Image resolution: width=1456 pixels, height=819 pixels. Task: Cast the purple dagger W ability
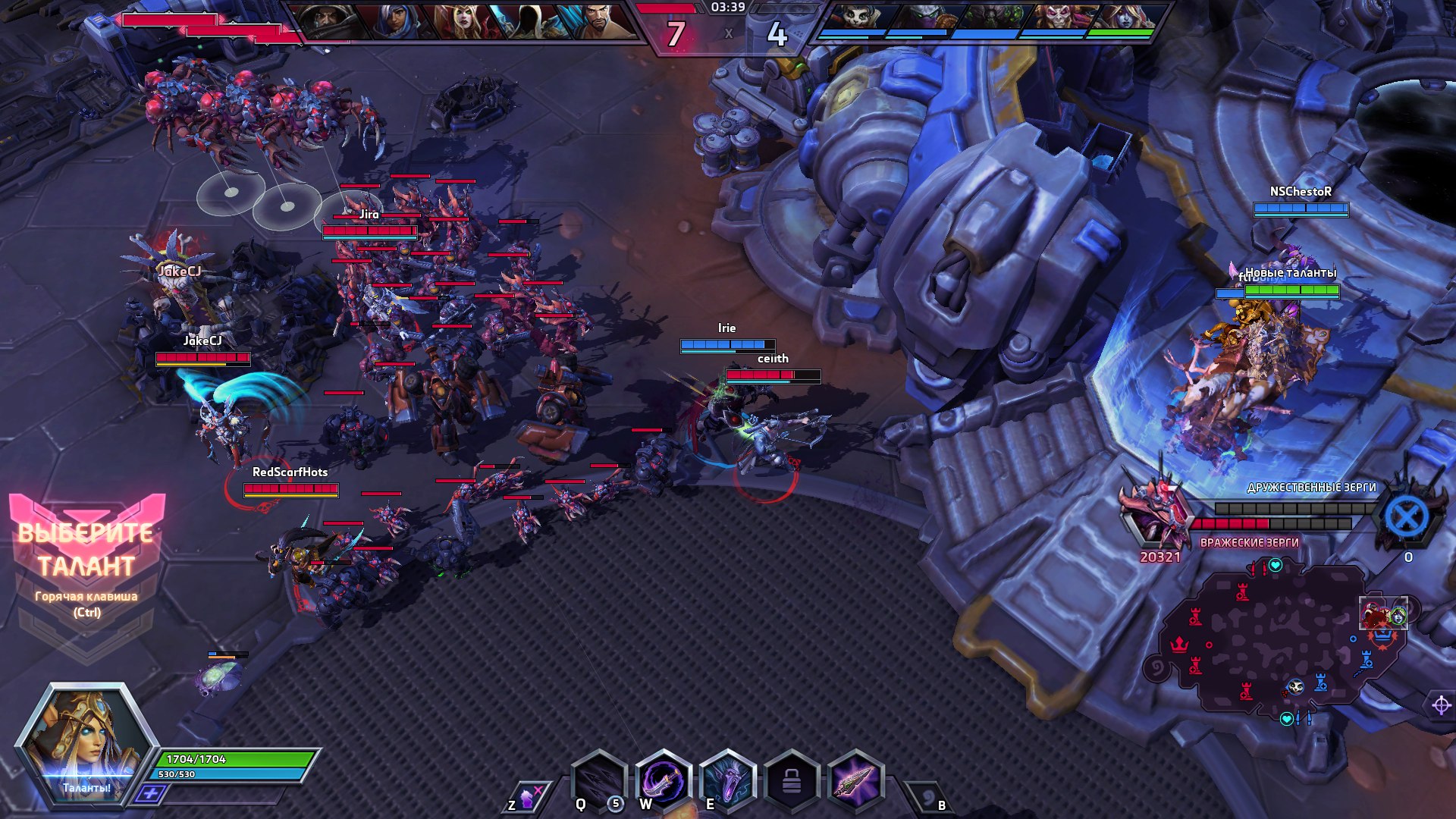point(664,780)
